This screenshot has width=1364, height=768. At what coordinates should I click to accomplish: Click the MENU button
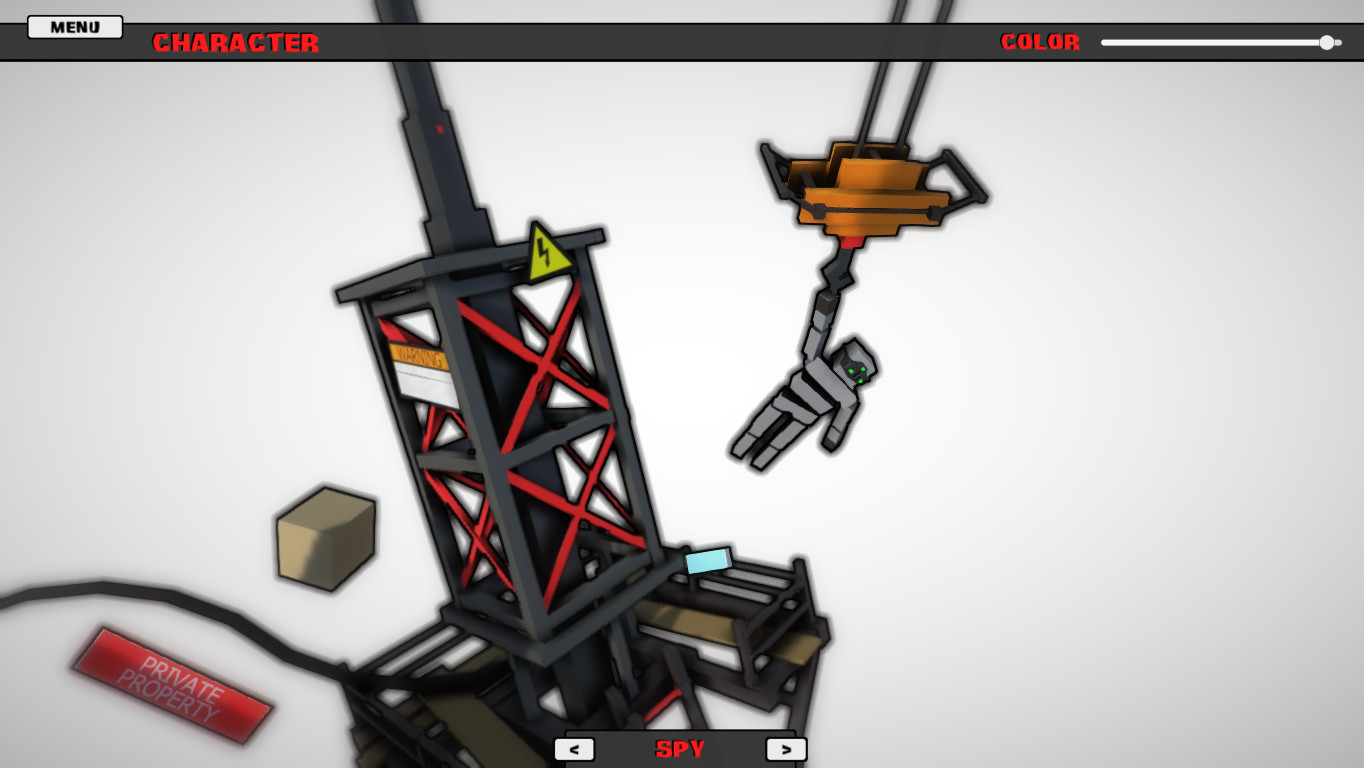tap(73, 26)
